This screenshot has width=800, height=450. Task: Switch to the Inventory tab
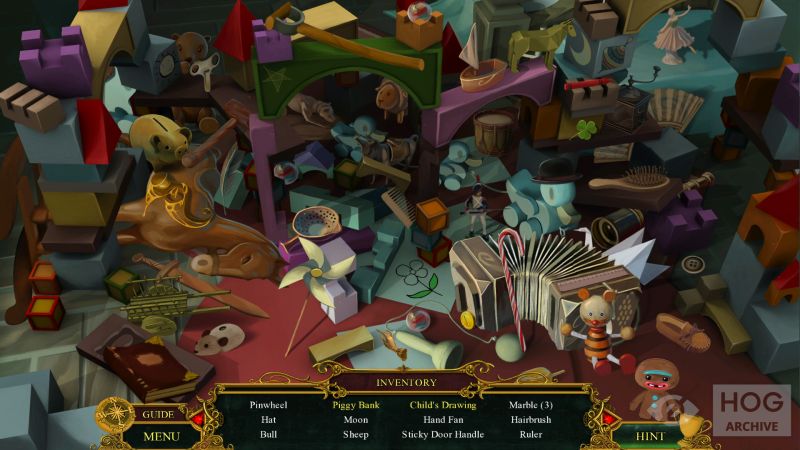(406, 382)
